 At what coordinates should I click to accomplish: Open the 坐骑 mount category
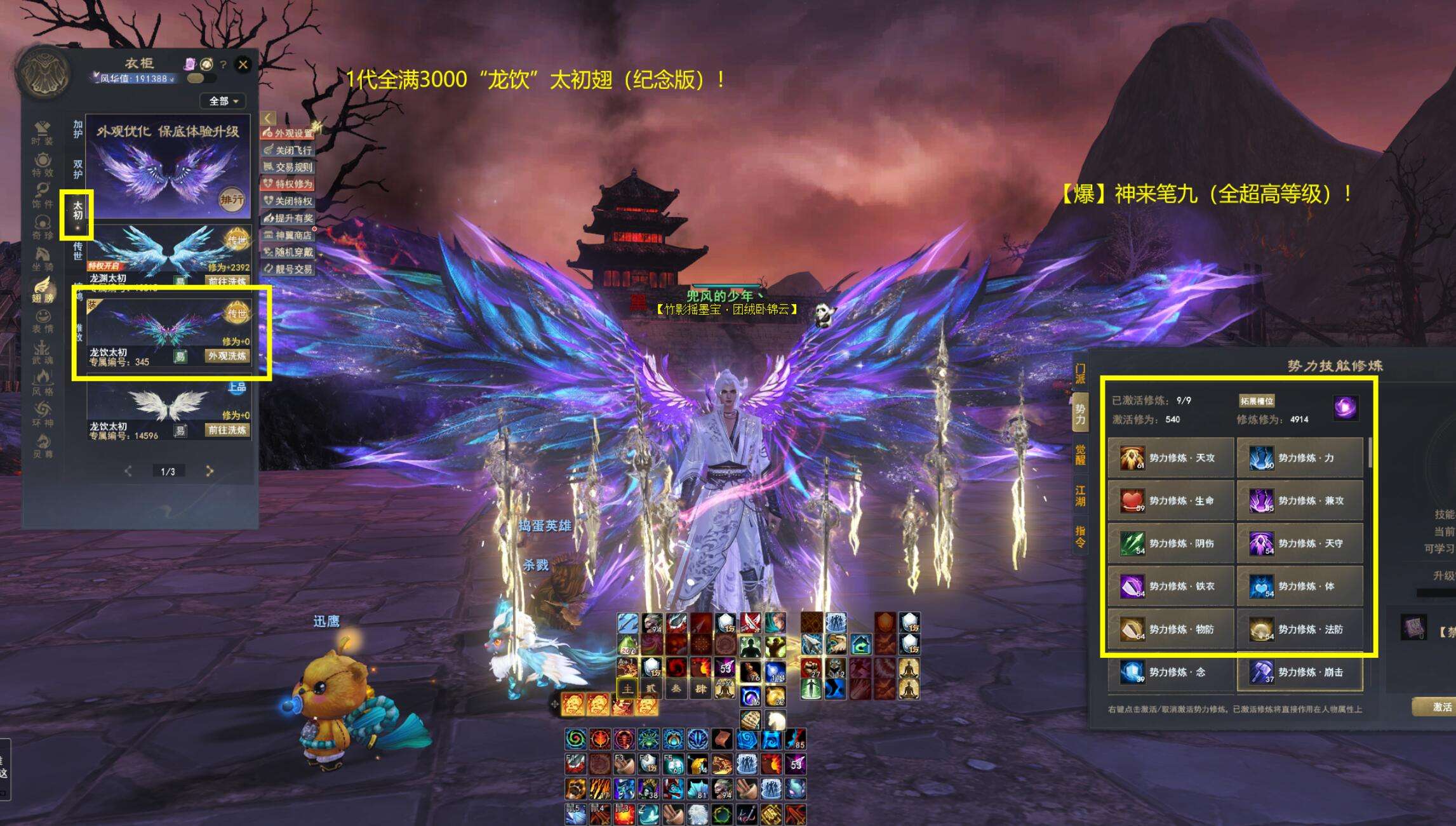pyautogui.click(x=43, y=258)
